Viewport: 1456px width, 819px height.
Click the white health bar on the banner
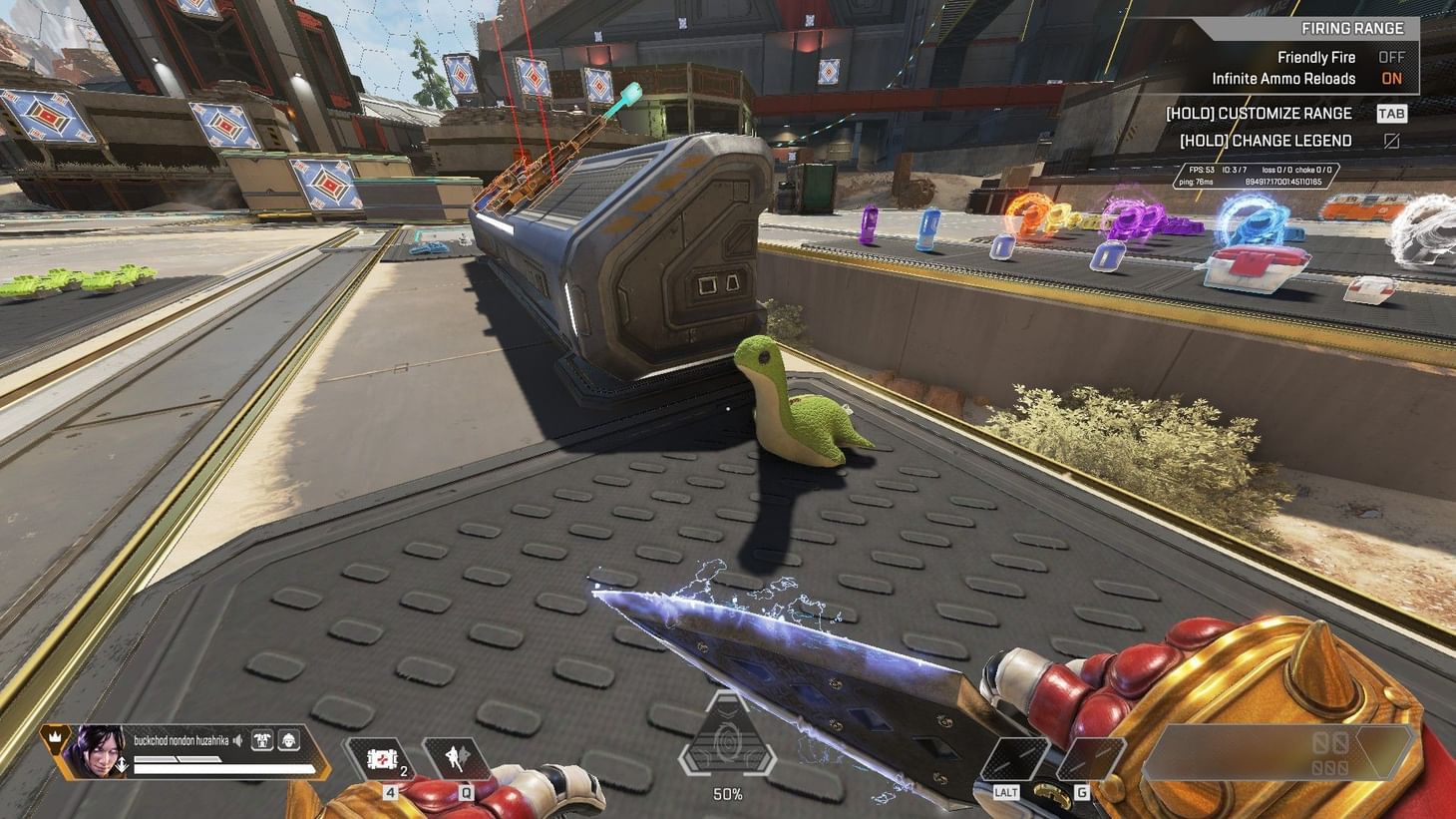coord(223,767)
